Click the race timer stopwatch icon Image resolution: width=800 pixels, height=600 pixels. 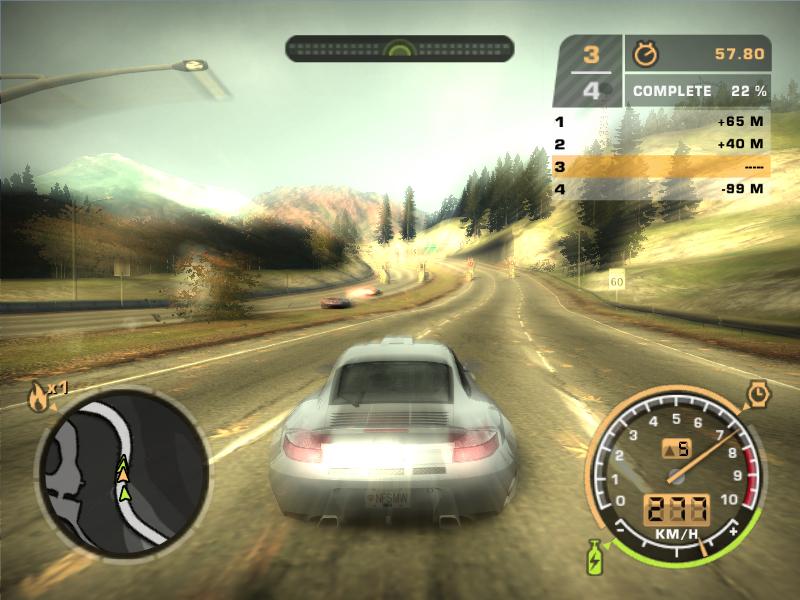pos(643,53)
